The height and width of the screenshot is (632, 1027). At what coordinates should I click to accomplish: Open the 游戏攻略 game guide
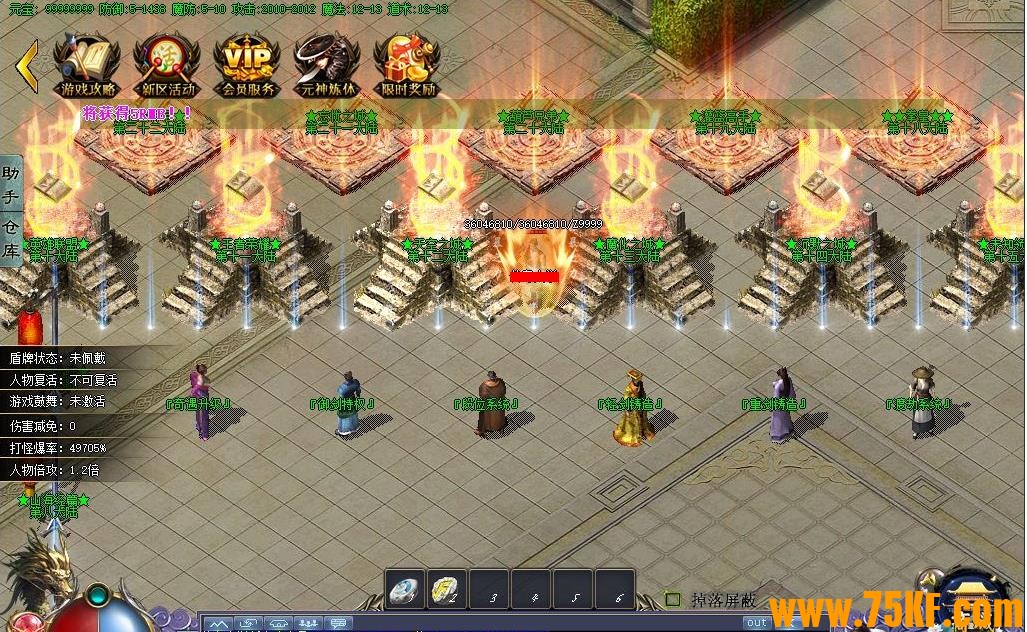[87, 64]
